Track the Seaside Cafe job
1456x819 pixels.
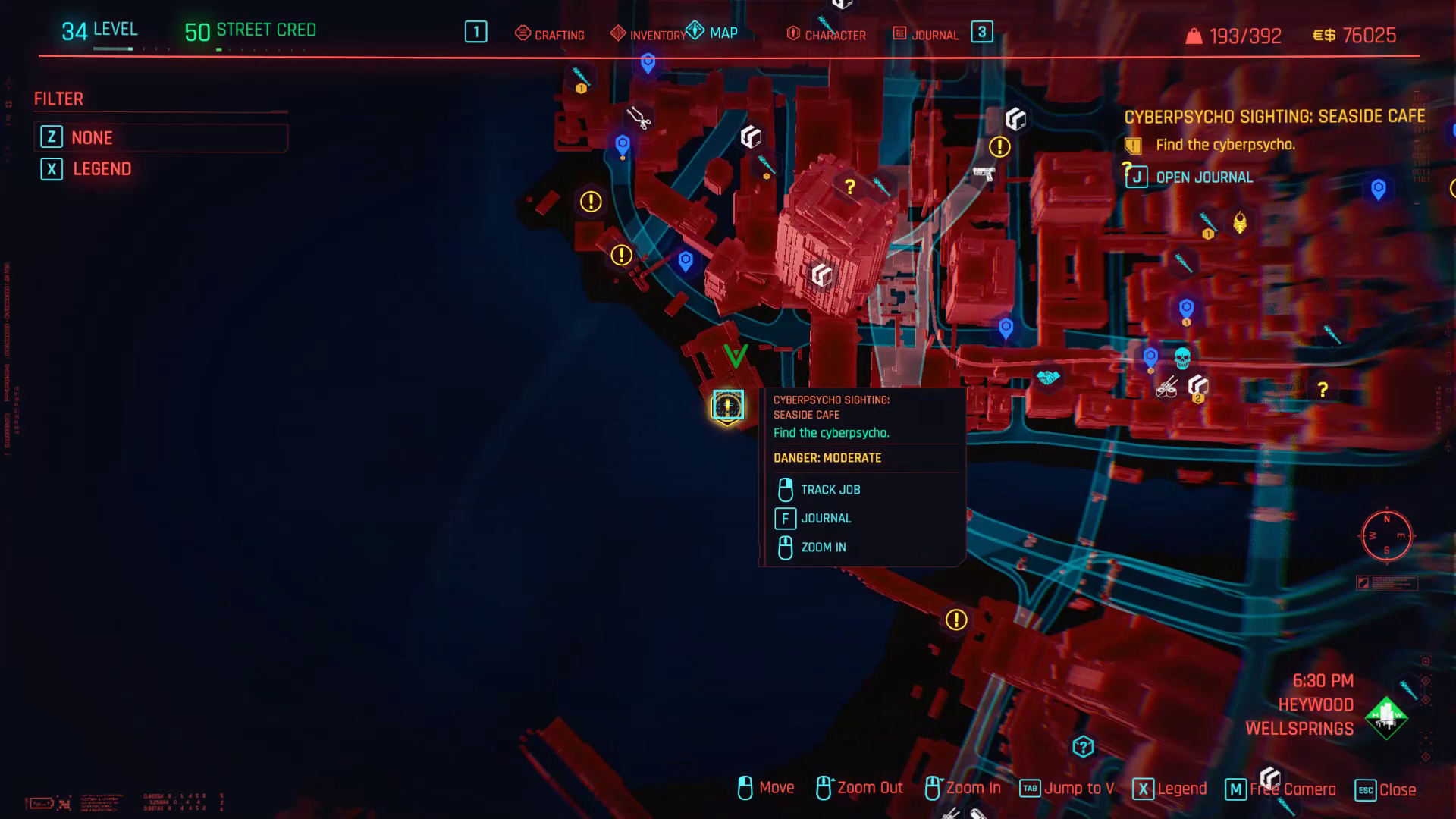tap(830, 489)
